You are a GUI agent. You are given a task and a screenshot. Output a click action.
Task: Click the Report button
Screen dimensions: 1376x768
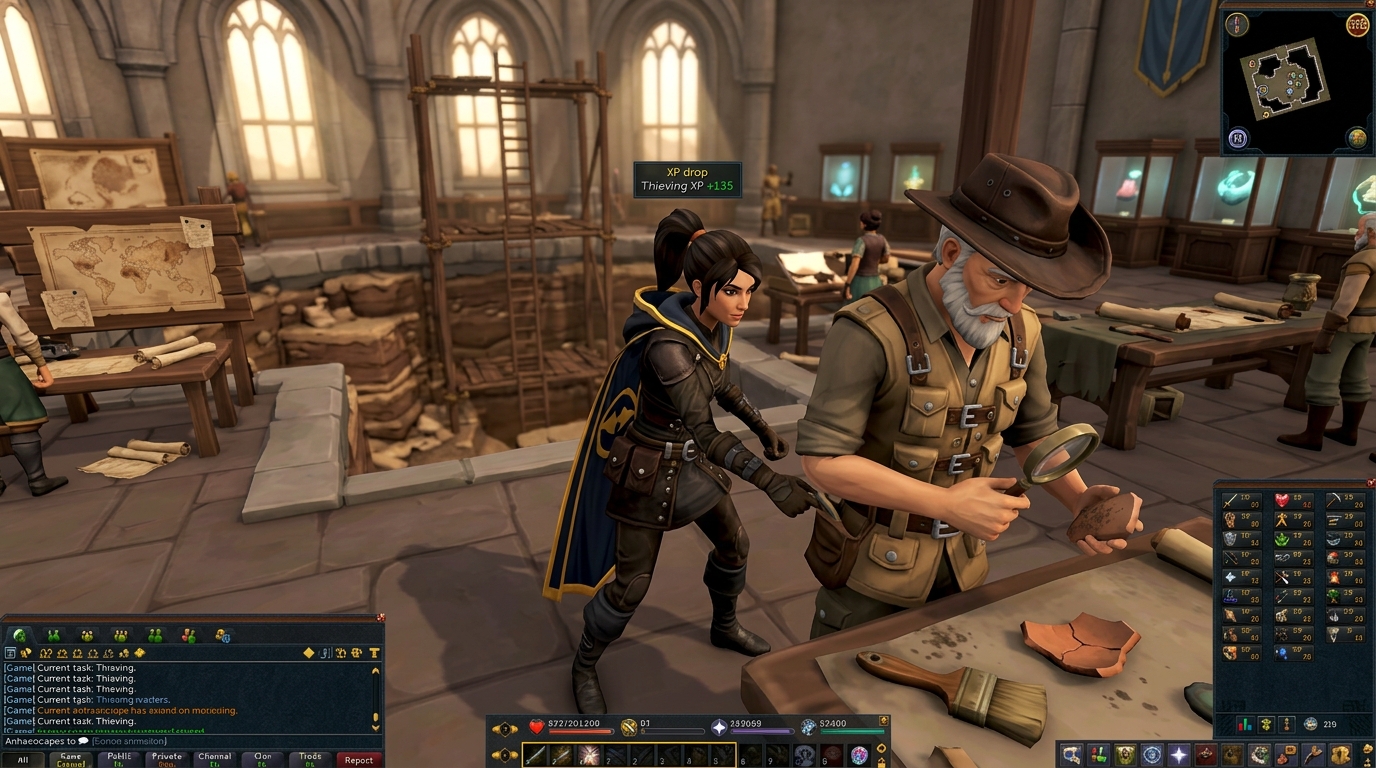click(x=359, y=759)
